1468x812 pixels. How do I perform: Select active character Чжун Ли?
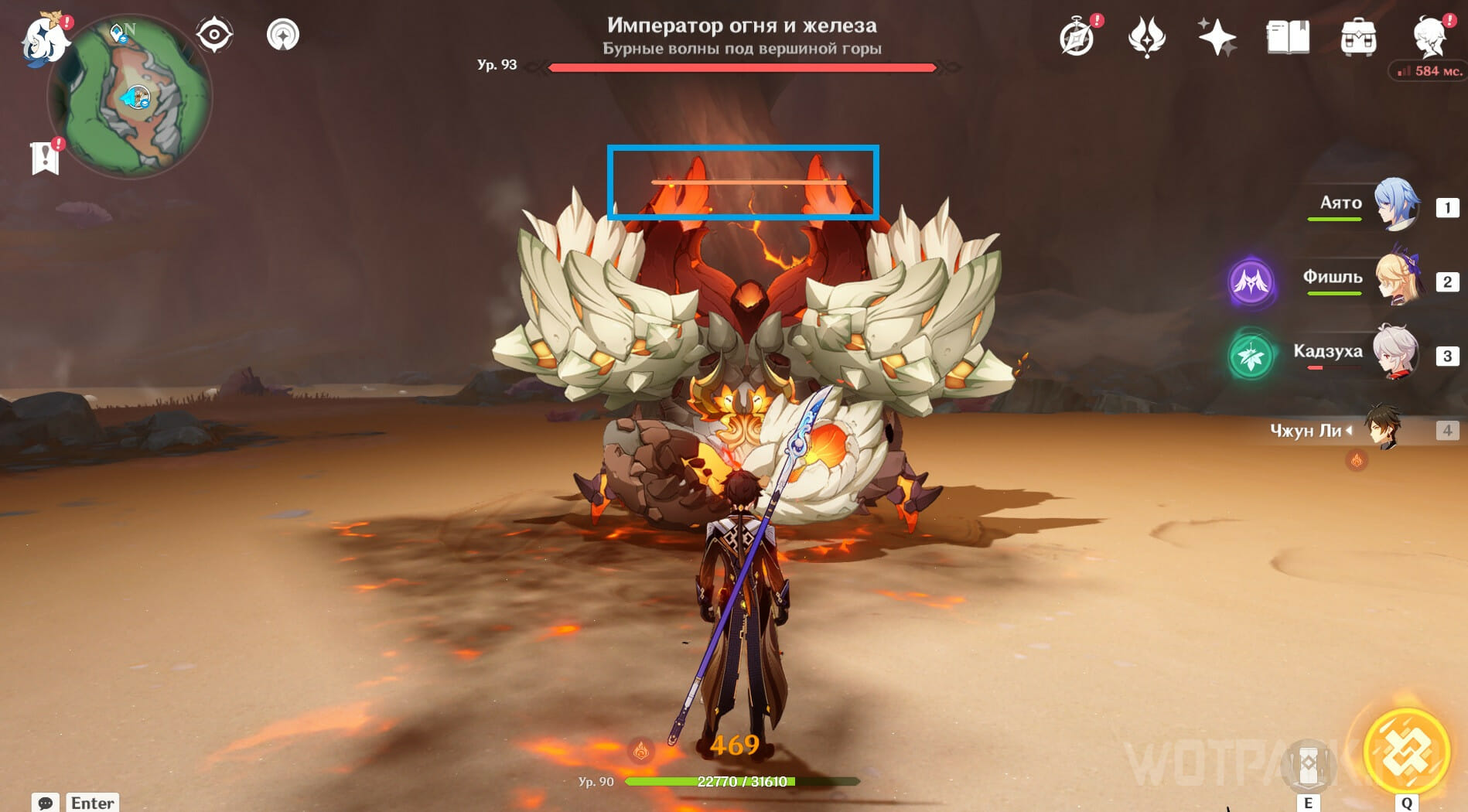tap(1383, 428)
